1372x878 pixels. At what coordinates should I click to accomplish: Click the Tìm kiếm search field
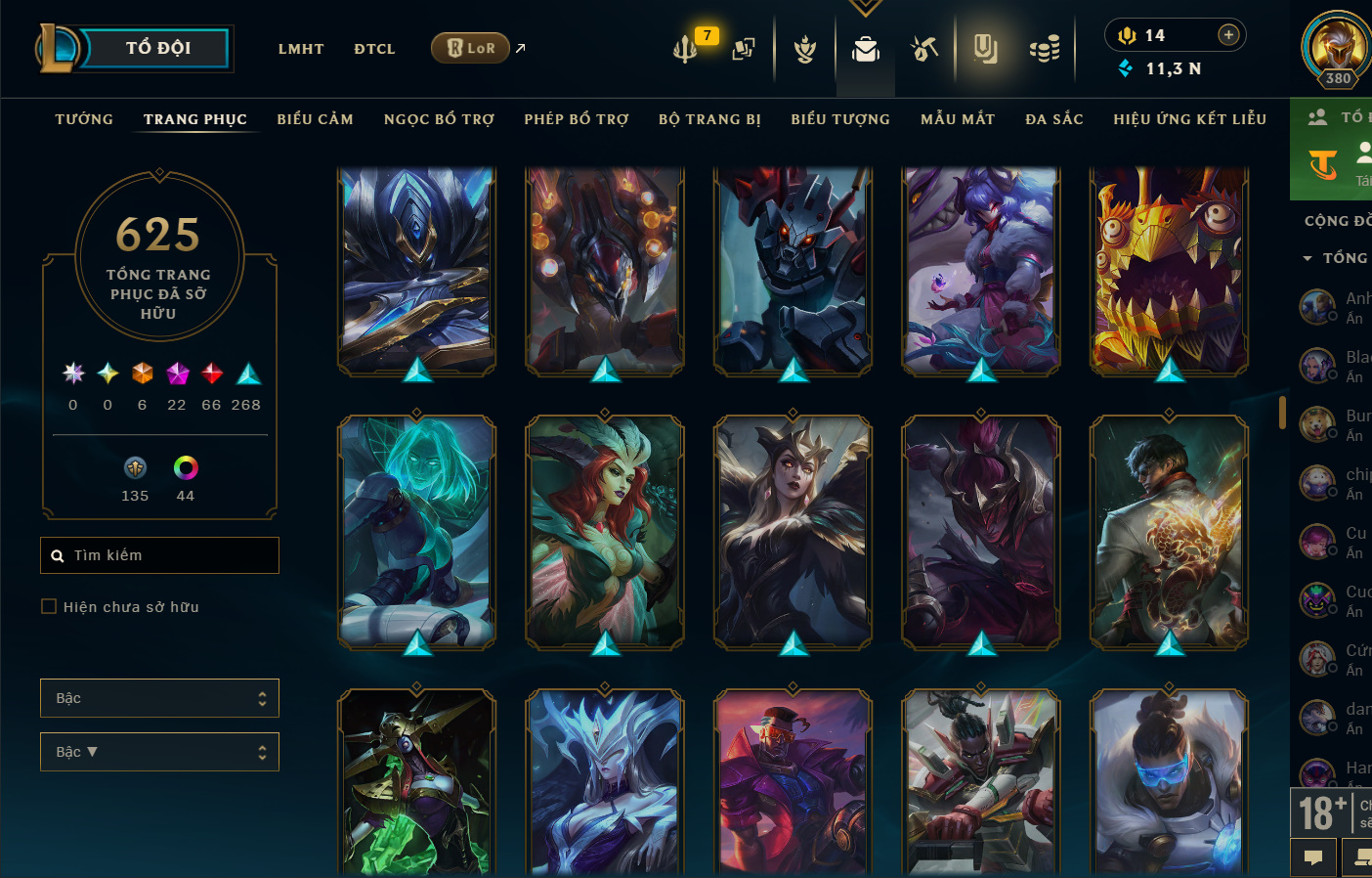pos(160,555)
